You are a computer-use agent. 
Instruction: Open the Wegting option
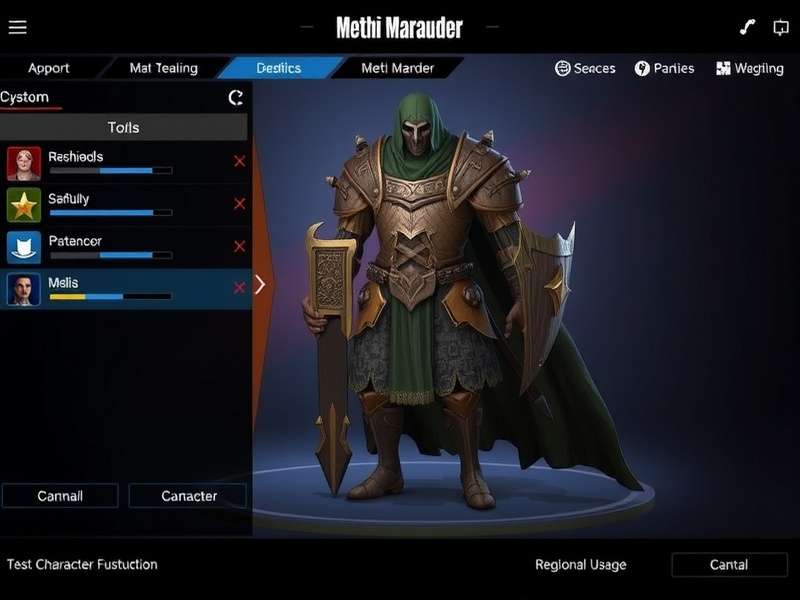[x=750, y=68]
